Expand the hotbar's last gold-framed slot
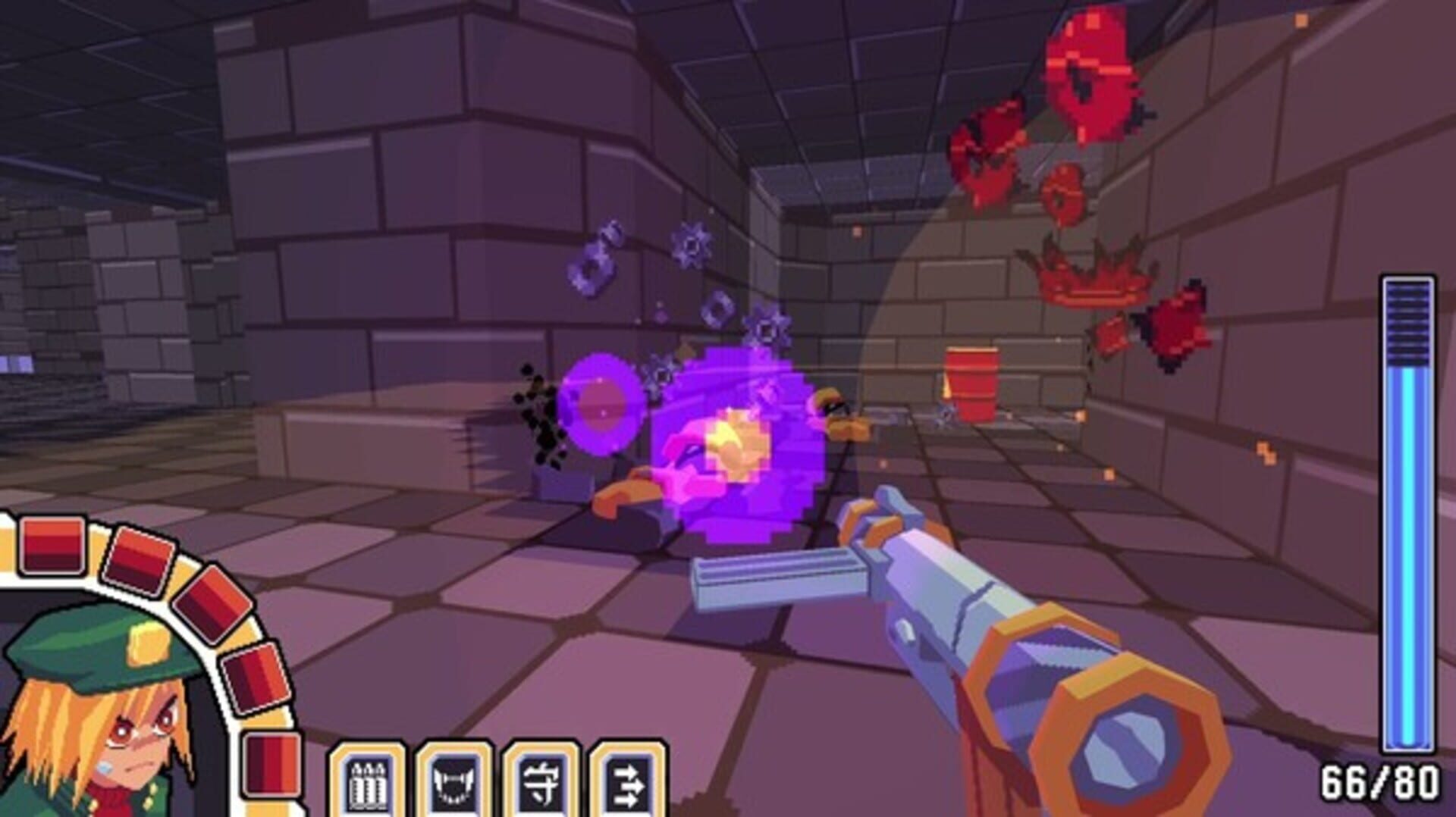Viewport: 1456px width, 817px height. (628, 784)
